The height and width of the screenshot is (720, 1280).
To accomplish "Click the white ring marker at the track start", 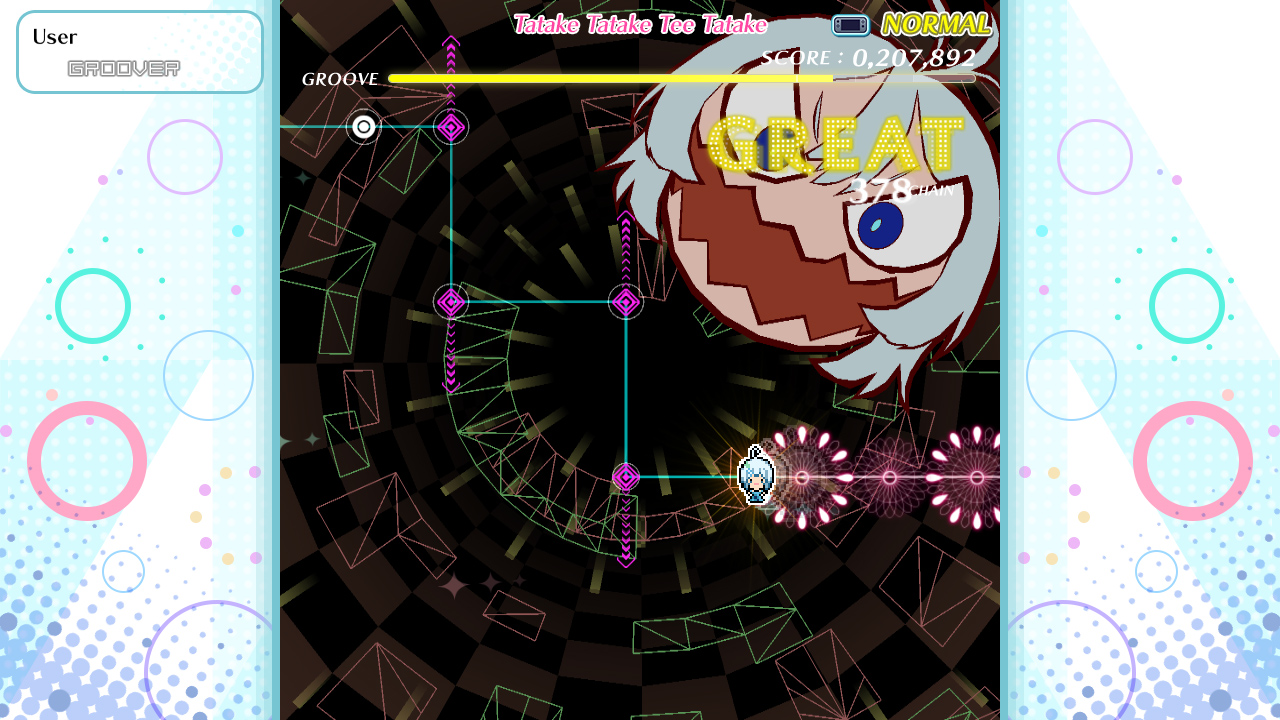I will [362, 126].
